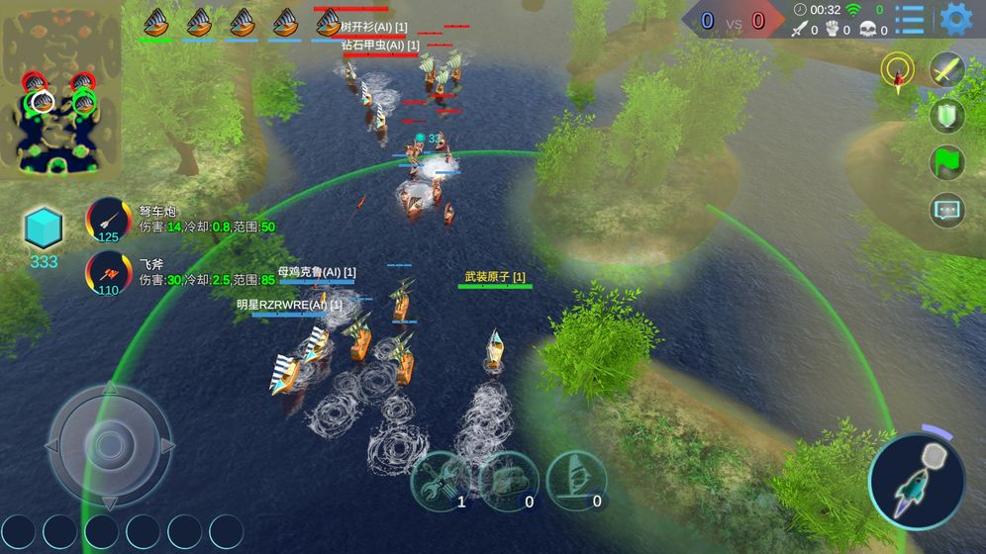Image resolution: width=986 pixels, height=554 pixels.
Task: Tap the cyan cube resource icon
Action: pyautogui.click(x=45, y=229)
